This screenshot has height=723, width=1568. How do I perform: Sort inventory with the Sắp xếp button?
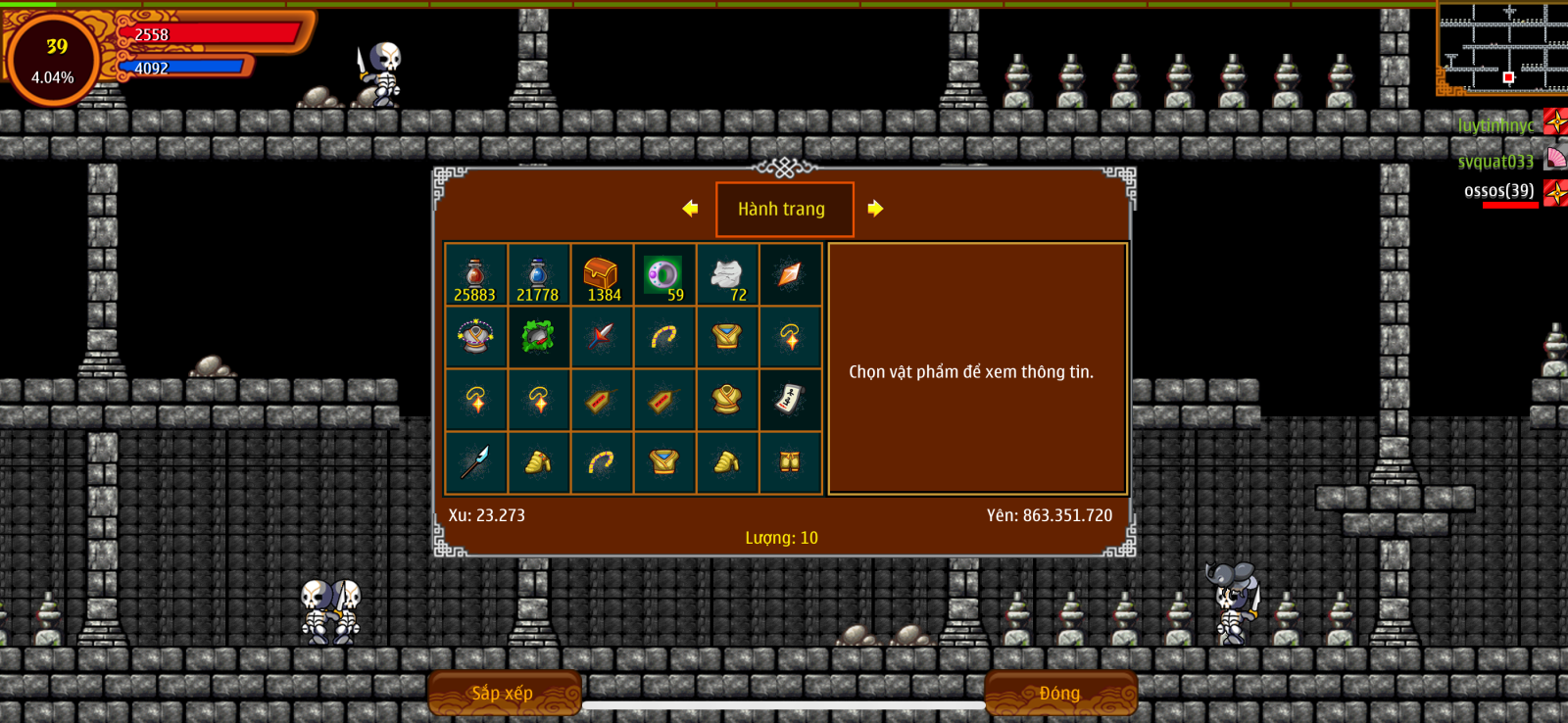tap(504, 693)
